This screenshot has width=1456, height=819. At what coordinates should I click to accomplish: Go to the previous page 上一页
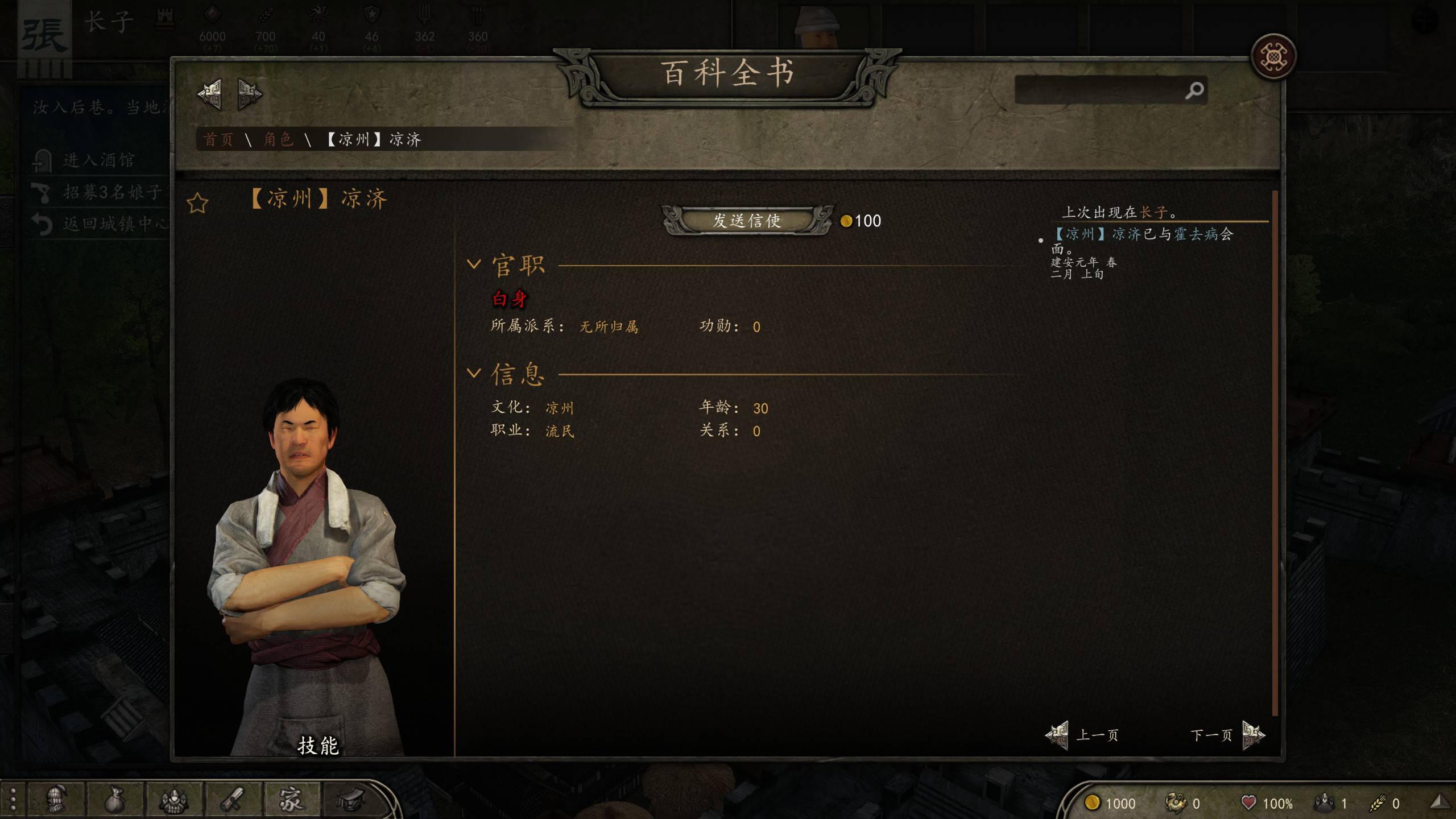pyautogui.click(x=1083, y=735)
